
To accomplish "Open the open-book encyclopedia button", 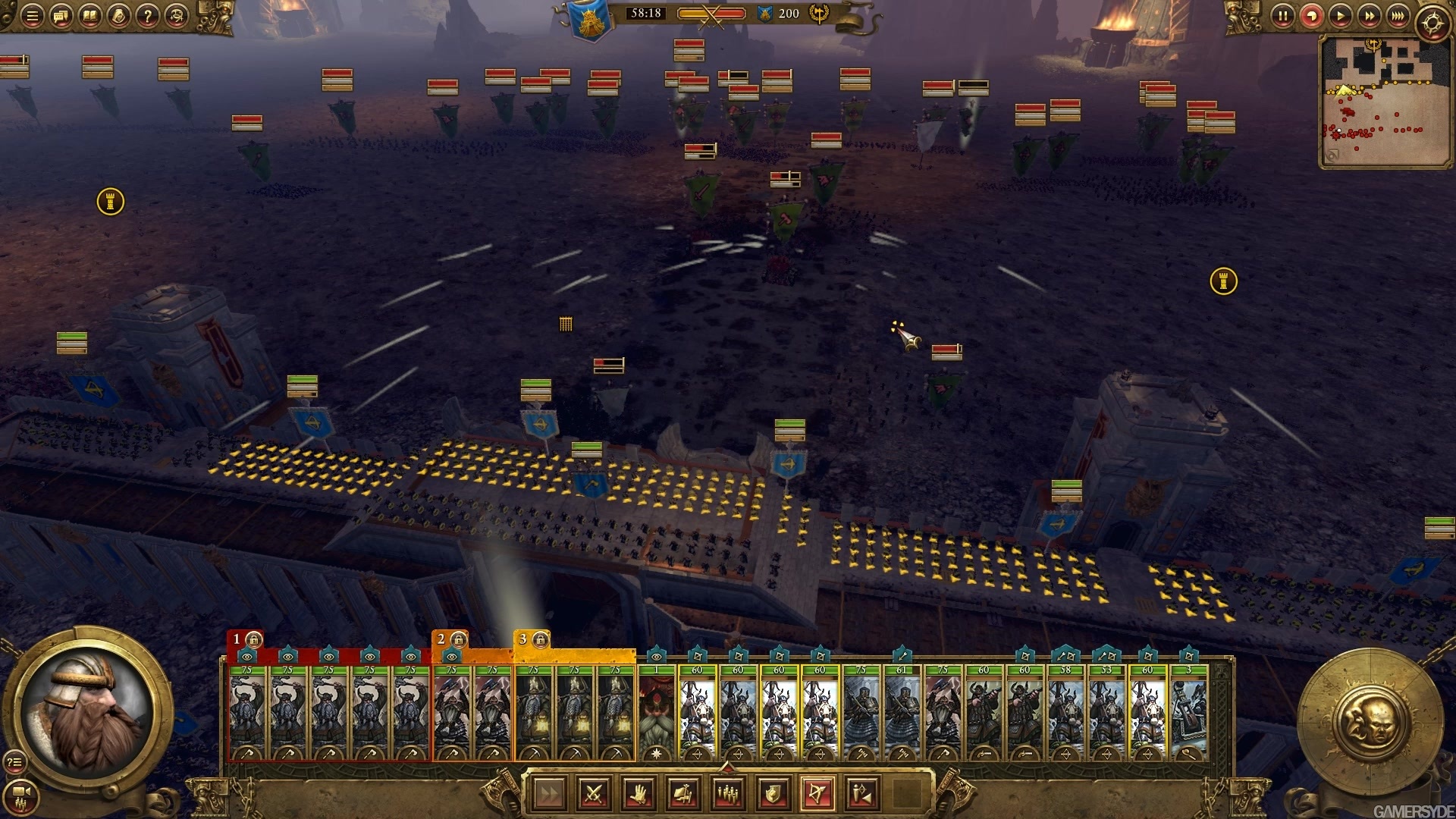I will point(89,16).
